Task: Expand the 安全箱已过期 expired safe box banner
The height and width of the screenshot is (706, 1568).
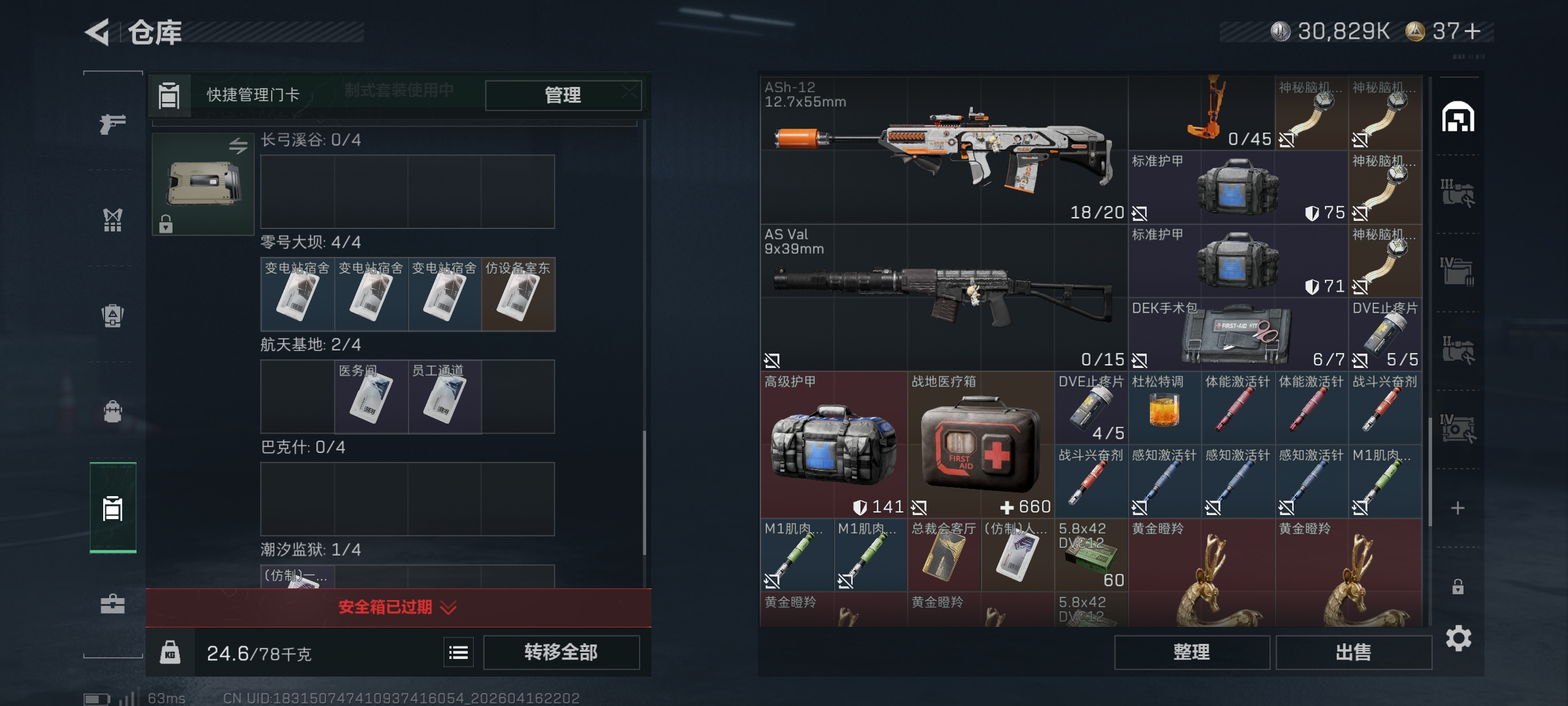Action: coord(398,608)
